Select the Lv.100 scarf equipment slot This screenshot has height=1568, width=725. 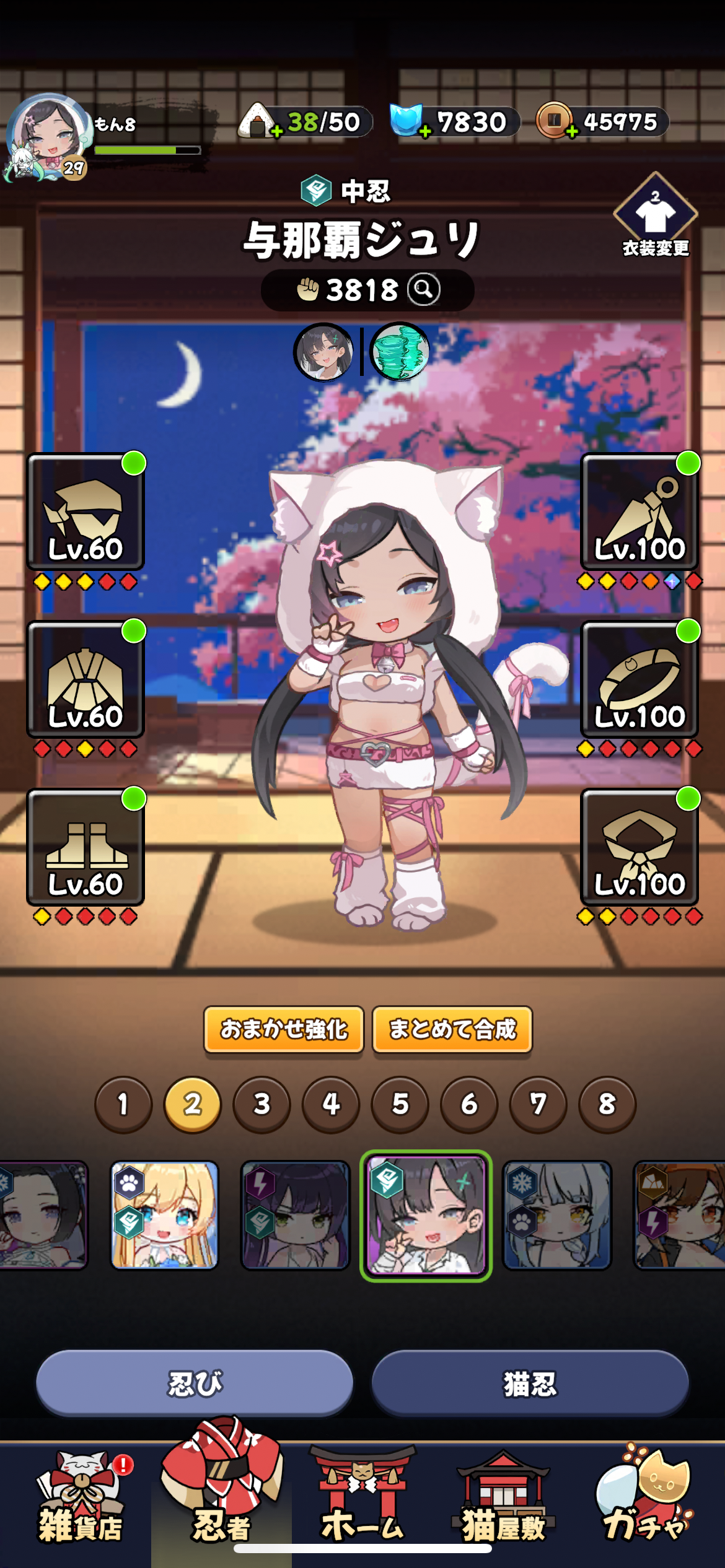tap(639, 847)
